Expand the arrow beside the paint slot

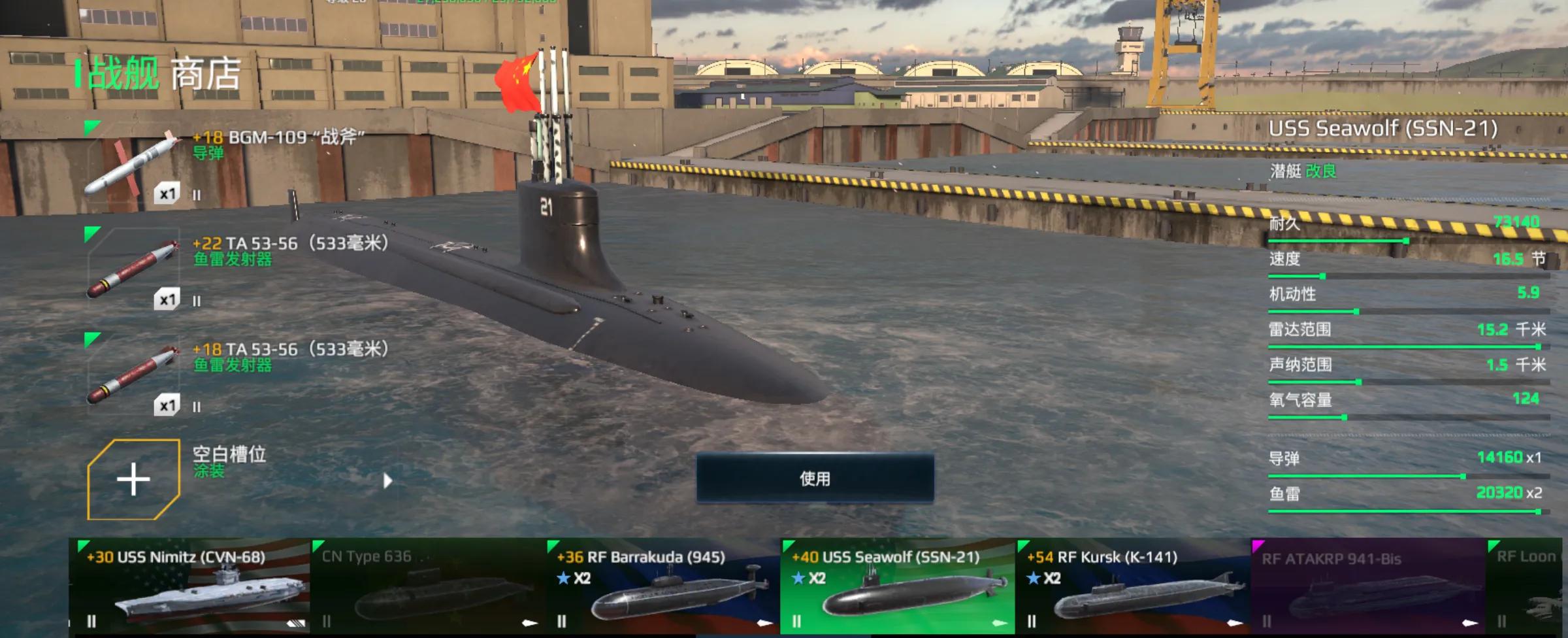pos(387,481)
